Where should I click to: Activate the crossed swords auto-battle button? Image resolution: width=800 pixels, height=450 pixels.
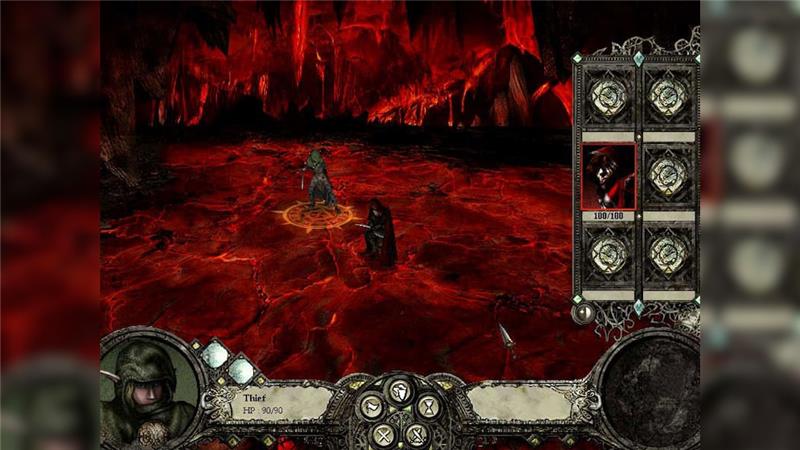[x=417, y=435]
